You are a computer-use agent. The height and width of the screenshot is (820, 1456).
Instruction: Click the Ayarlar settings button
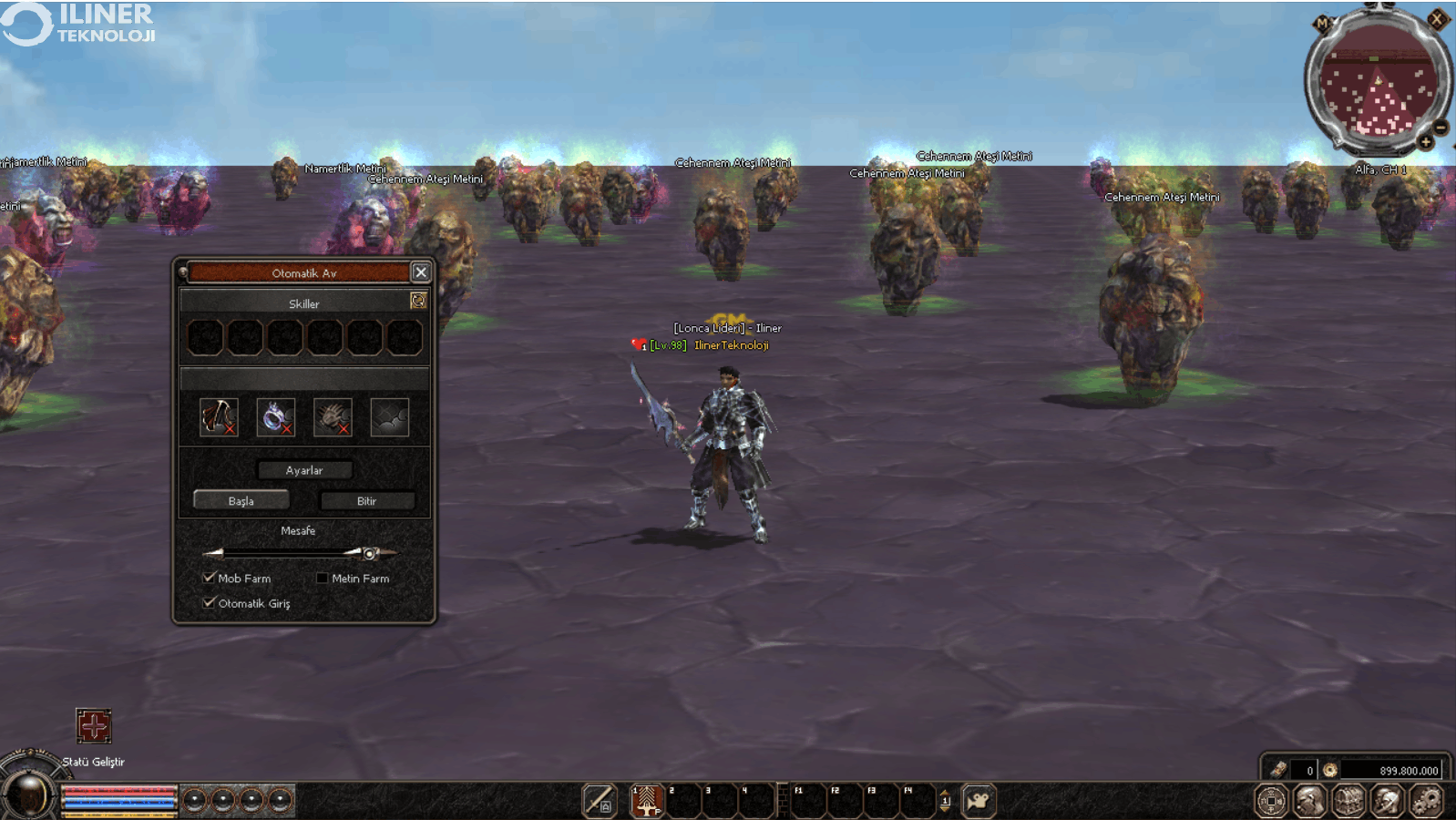pyautogui.click(x=304, y=470)
